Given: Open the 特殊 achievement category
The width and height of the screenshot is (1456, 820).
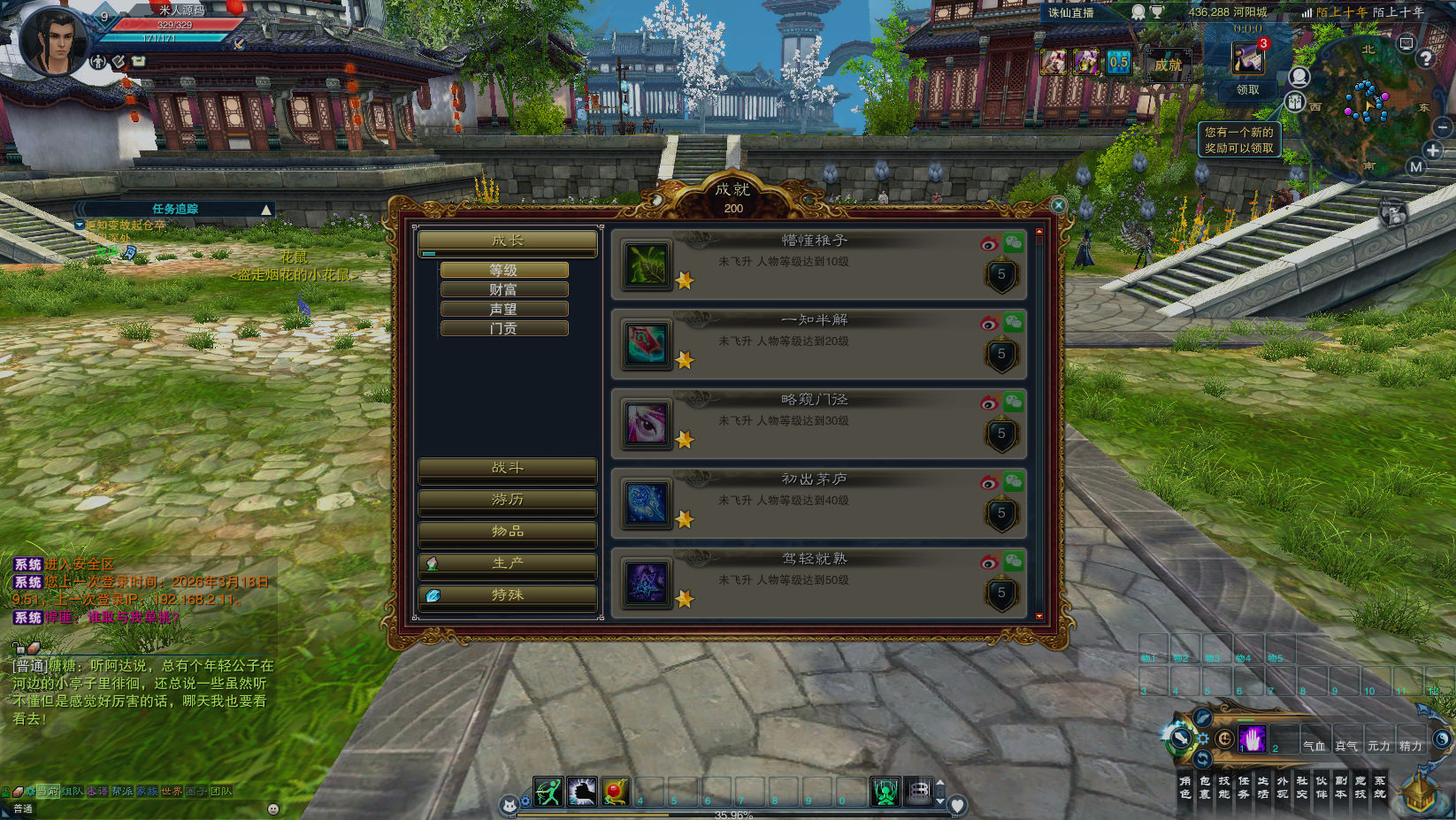Looking at the screenshot, I should (507, 595).
